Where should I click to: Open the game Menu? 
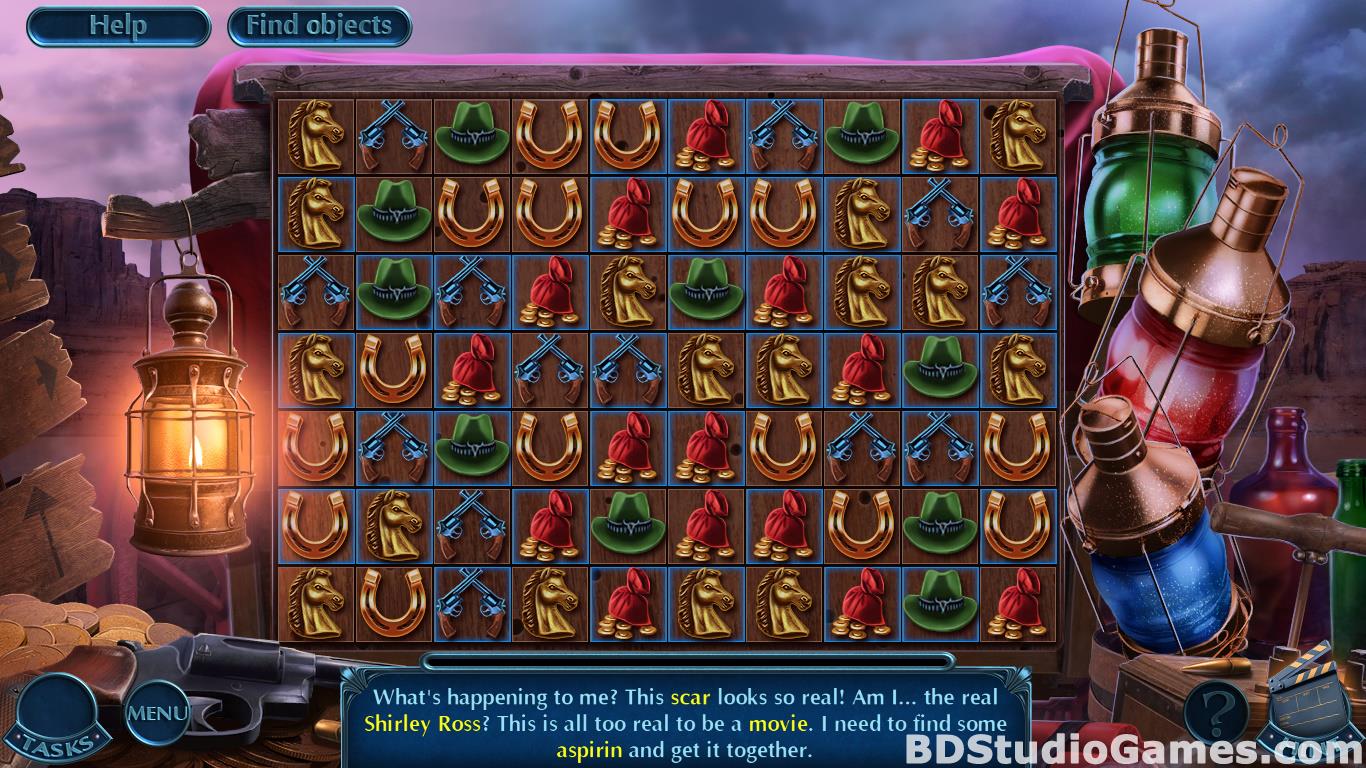(x=157, y=713)
